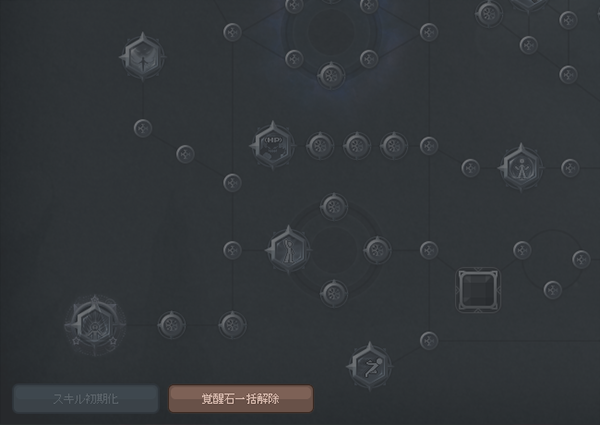Choose the running figure skill node

pos(368,366)
